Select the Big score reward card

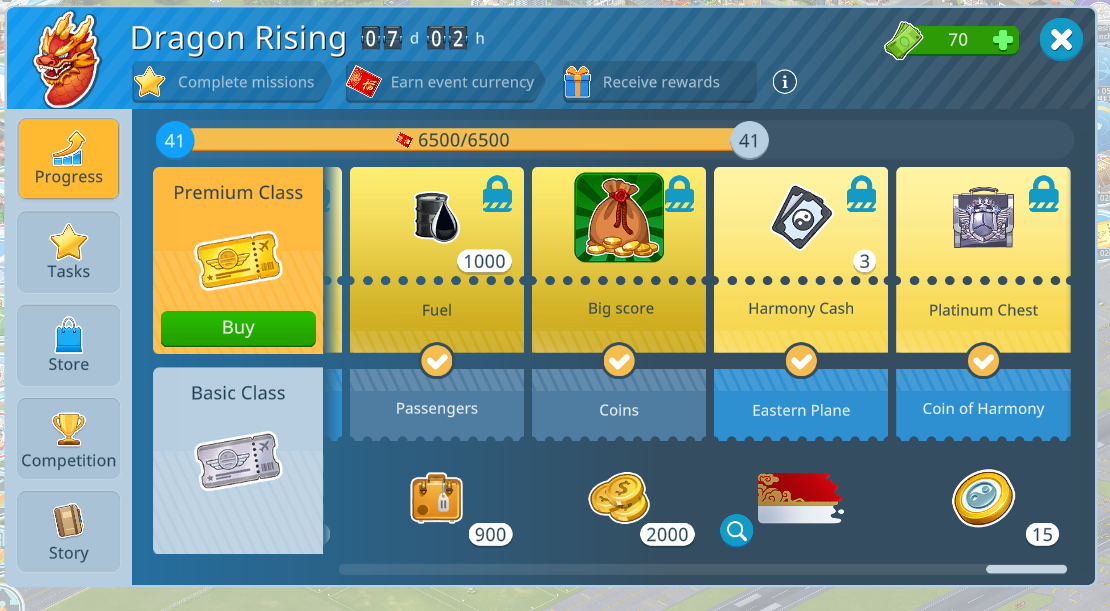(x=619, y=250)
